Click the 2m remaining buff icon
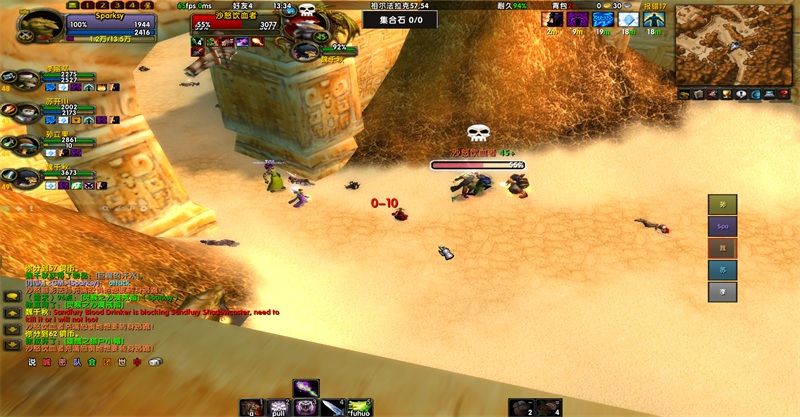Image resolution: width=800 pixels, height=417 pixels. [552, 19]
